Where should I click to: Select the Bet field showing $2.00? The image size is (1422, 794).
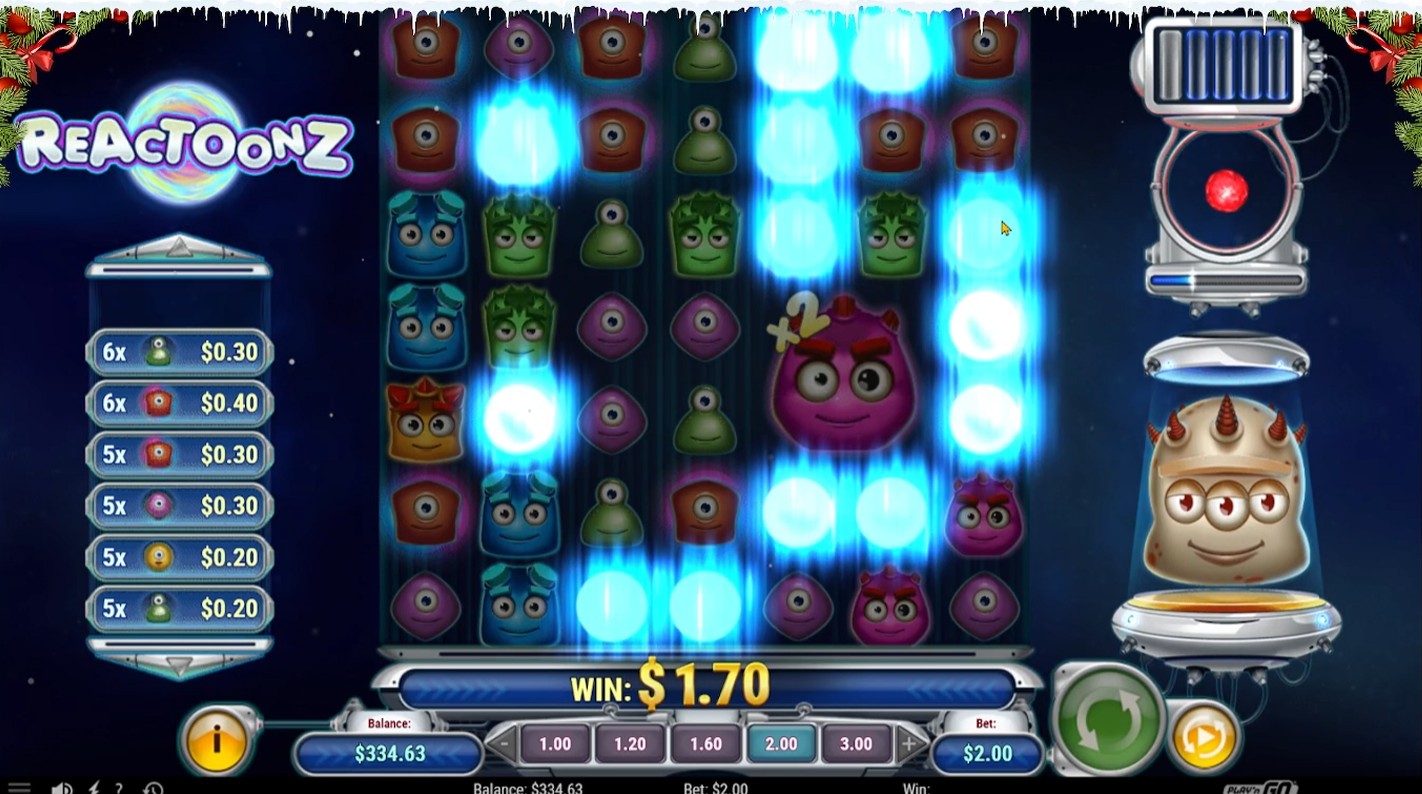tap(986, 756)
